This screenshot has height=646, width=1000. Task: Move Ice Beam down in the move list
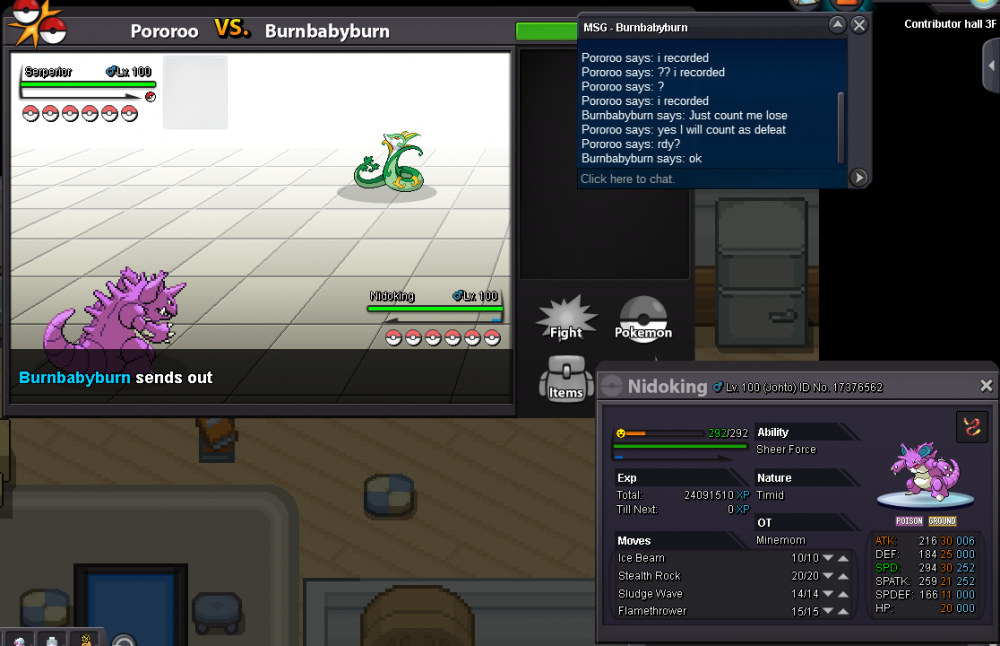828,558
